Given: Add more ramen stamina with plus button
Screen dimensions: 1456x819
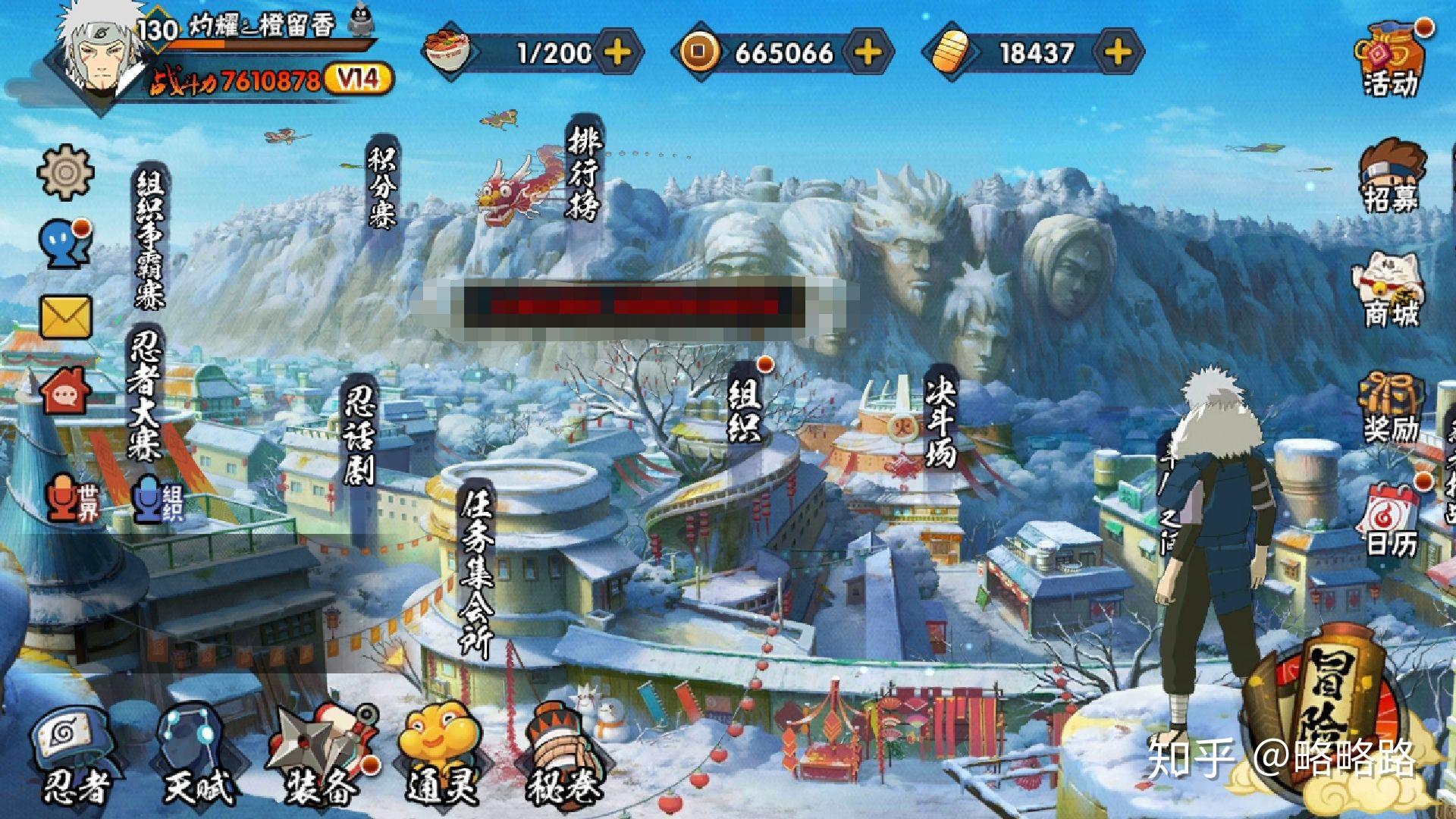Looking at the screenshot, I should pyautogui.click(x=618, y=52).
